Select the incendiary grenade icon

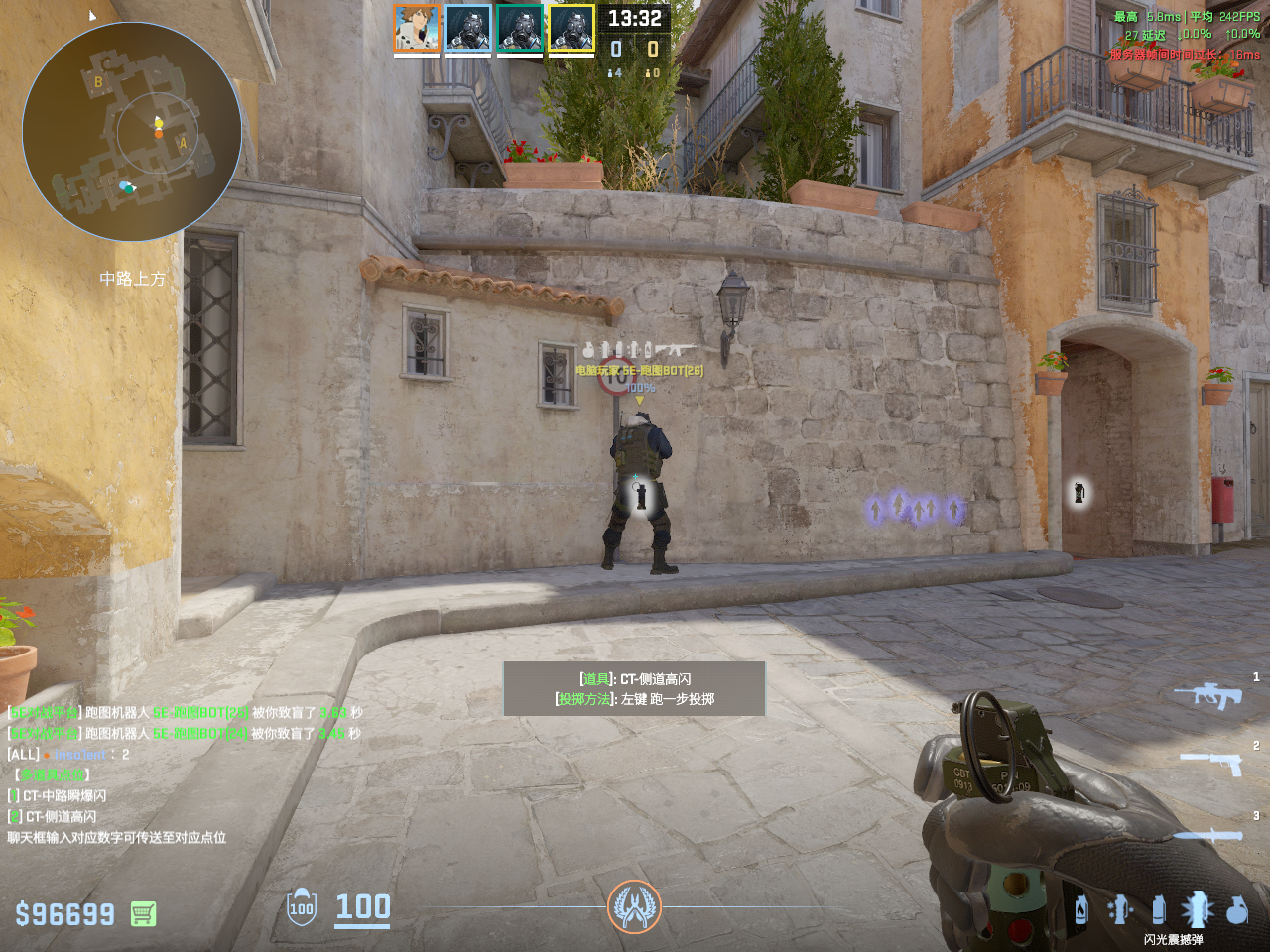click(1081, 910)
